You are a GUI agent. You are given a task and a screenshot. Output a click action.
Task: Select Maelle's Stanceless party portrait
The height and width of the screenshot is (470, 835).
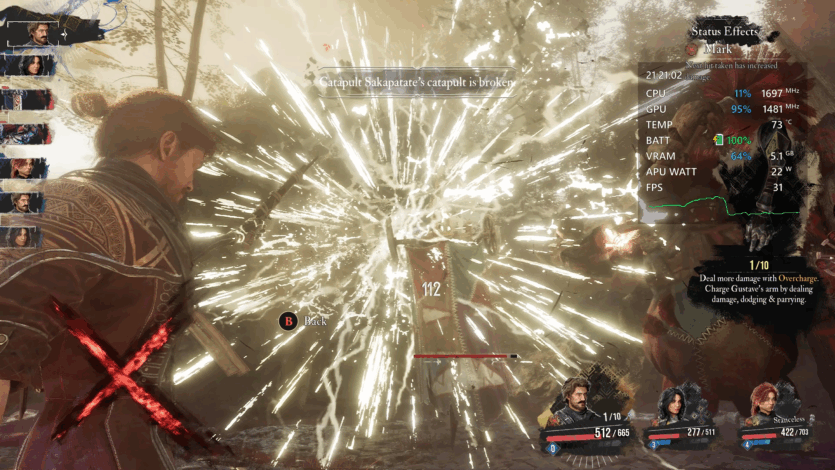tap(765, 402)
